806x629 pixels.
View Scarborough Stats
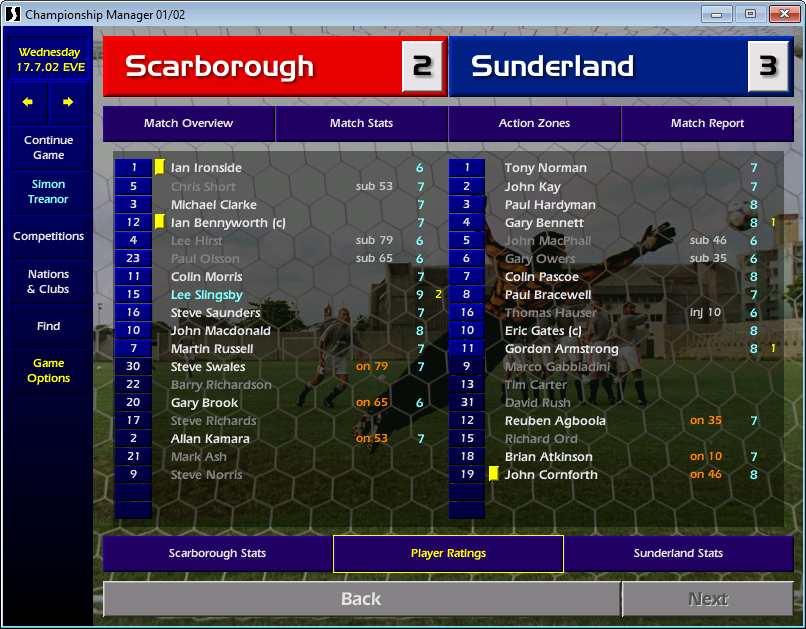coord(217,553)
